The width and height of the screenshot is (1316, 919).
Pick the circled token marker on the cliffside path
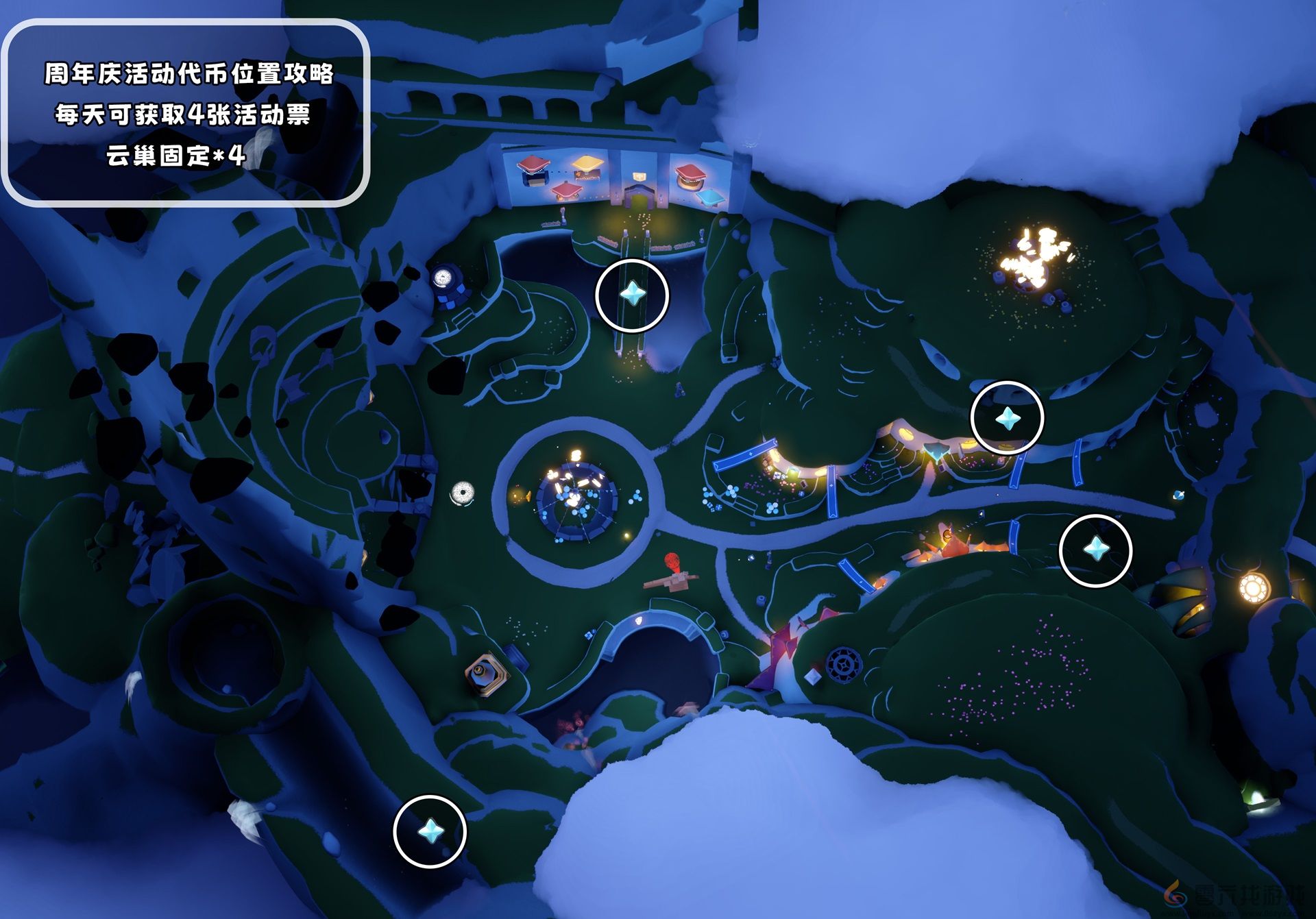(430, 831)
